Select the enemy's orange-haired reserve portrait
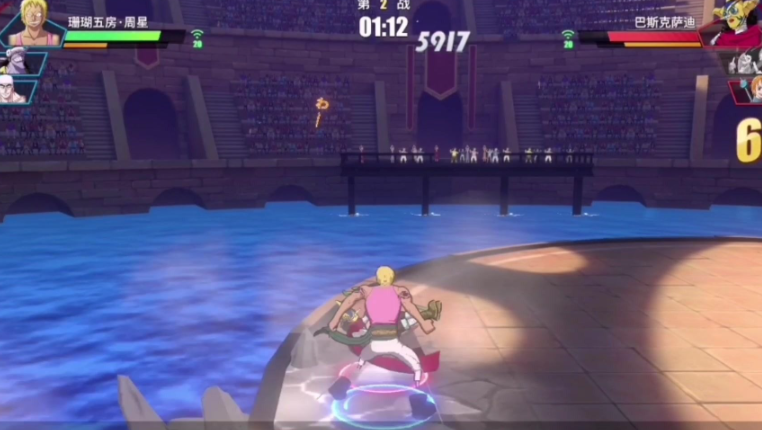Screen dimensions: 762x430 [x=751, y=90]
